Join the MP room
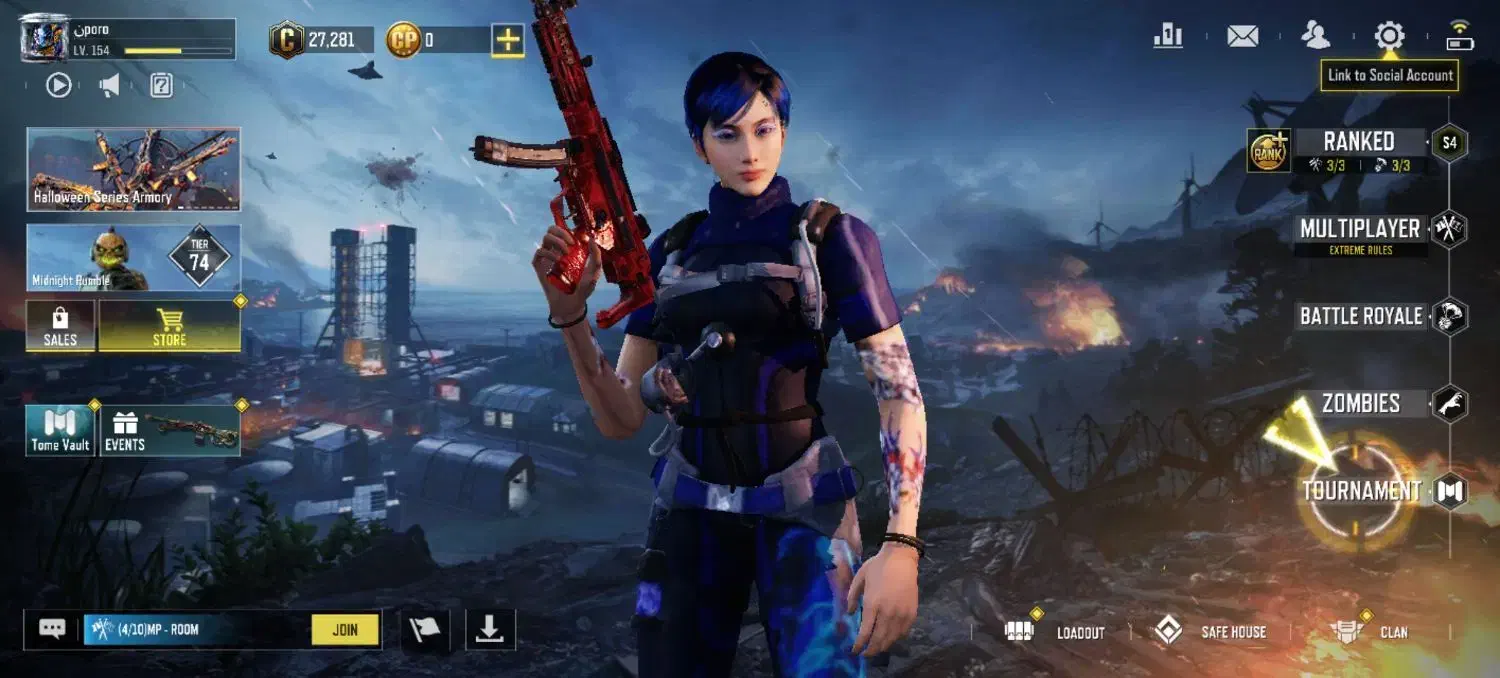Screen dimensions: 1500x678 [345, 630]
